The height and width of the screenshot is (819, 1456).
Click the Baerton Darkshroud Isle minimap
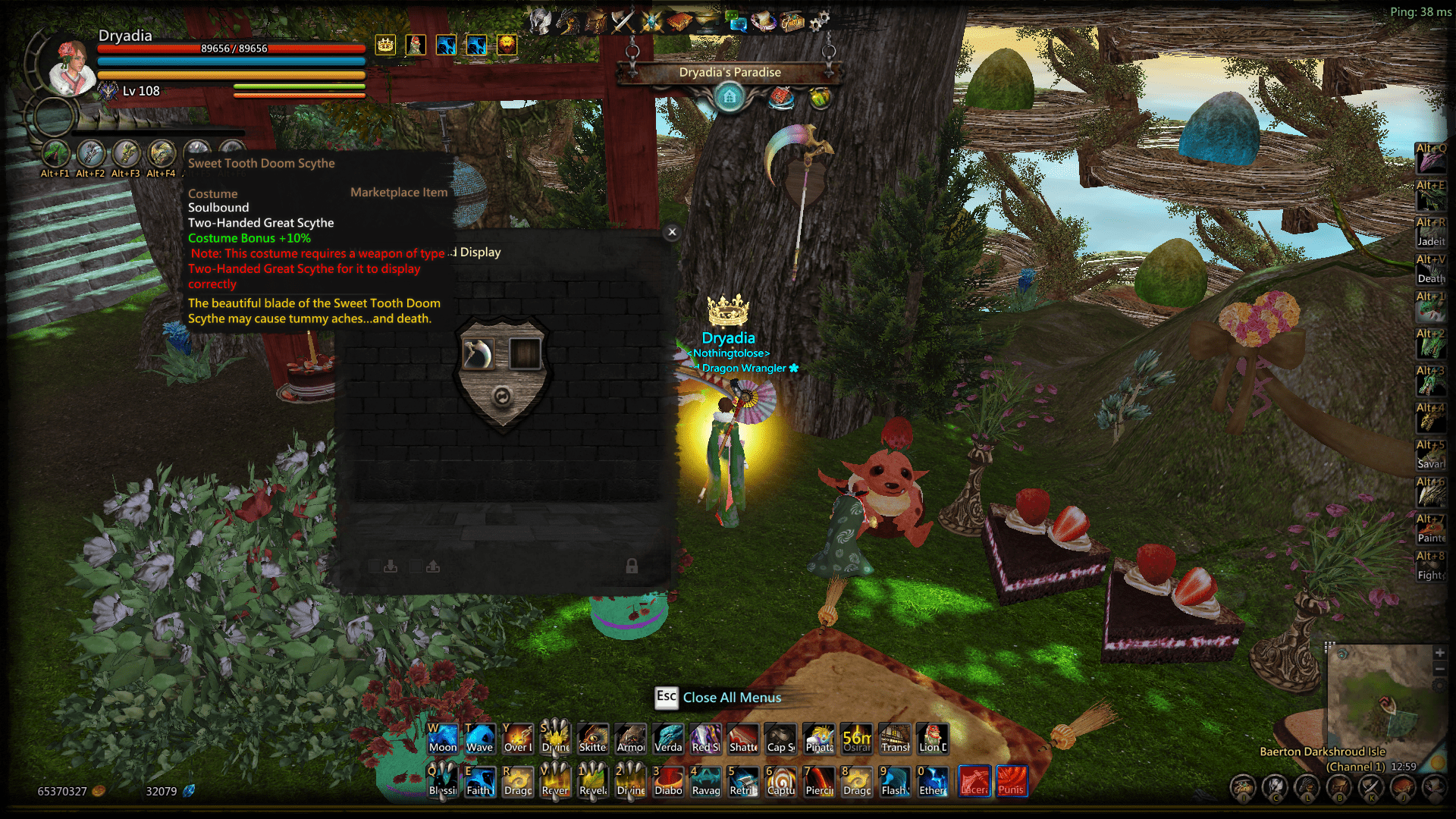[1380, 694]
